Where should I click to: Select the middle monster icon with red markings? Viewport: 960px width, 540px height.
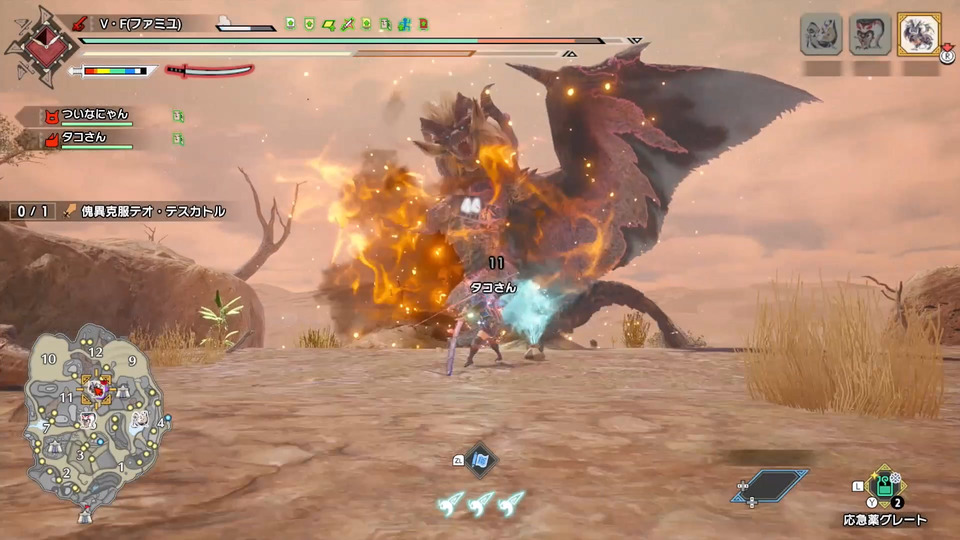point(869,34)
